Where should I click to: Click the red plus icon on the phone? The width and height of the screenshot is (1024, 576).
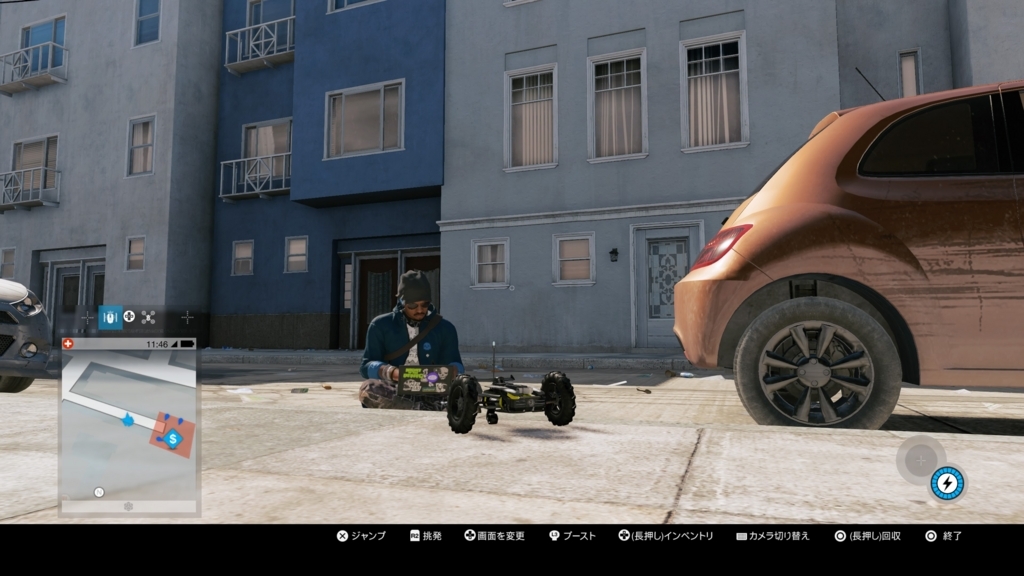pyautogui.click(x=68, y=343)
